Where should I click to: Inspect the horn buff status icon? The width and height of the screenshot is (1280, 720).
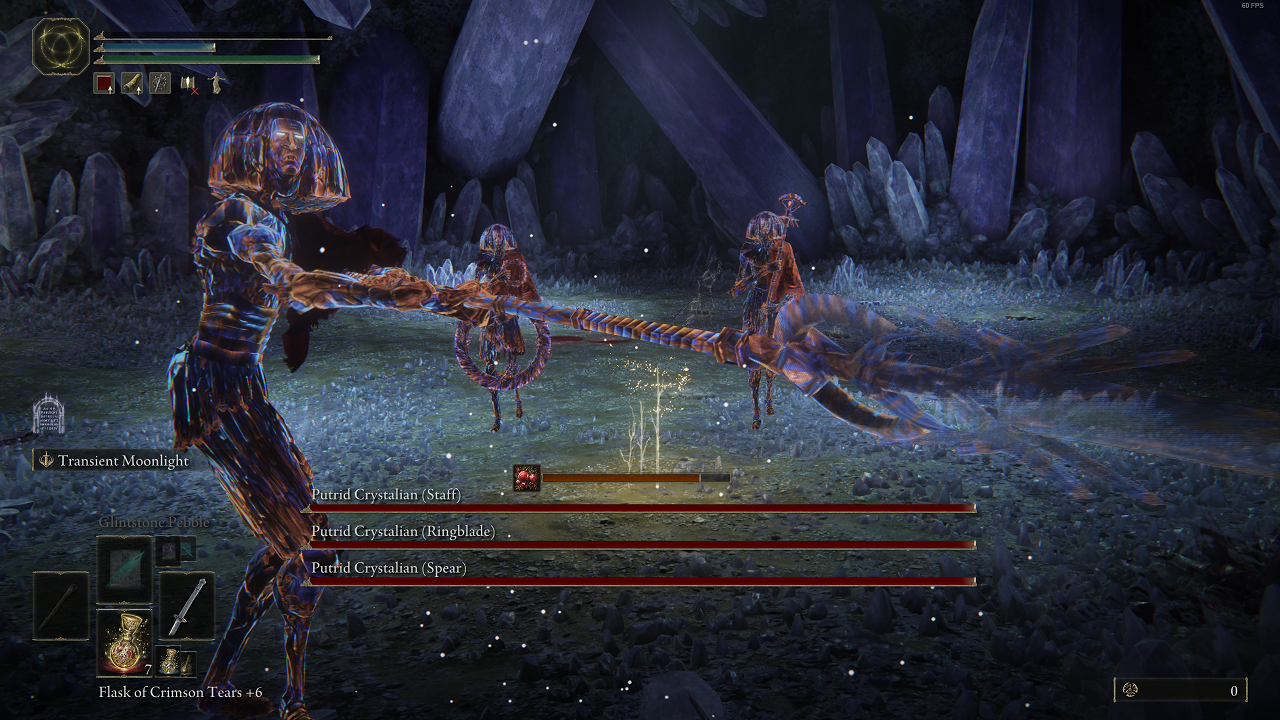(x=132, y=84)
